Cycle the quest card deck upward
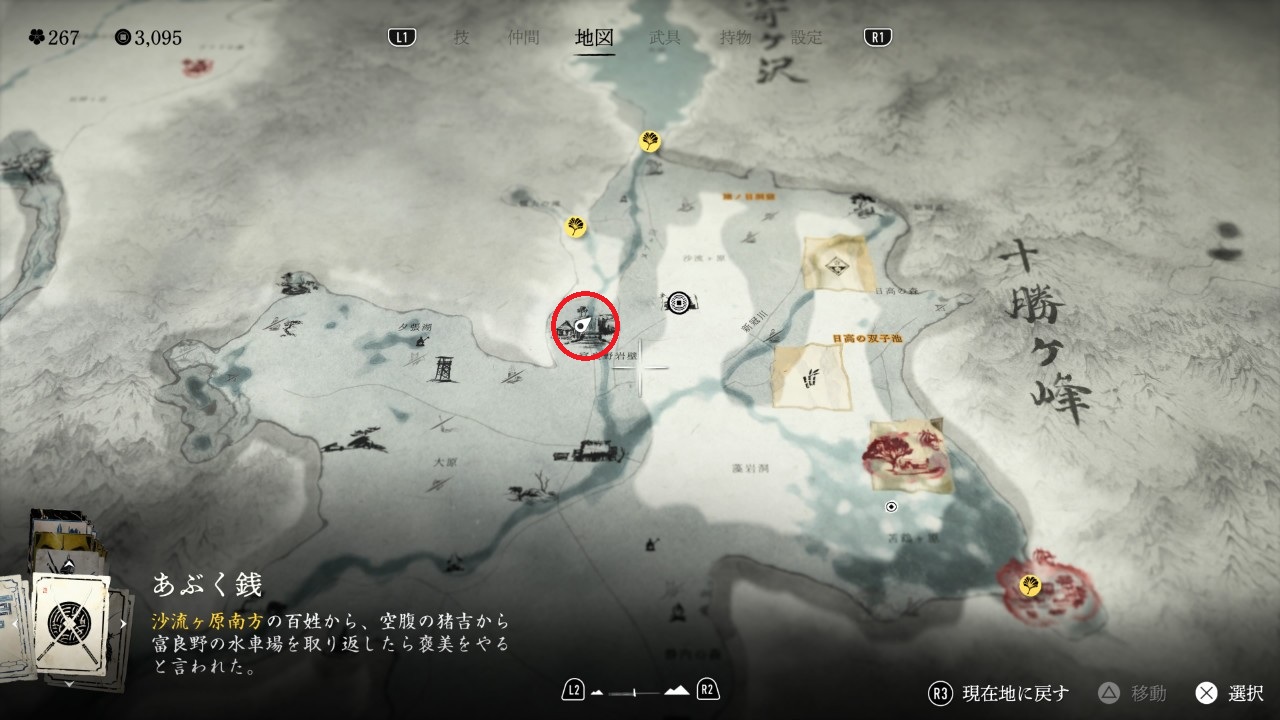 (x=70, y=565)
